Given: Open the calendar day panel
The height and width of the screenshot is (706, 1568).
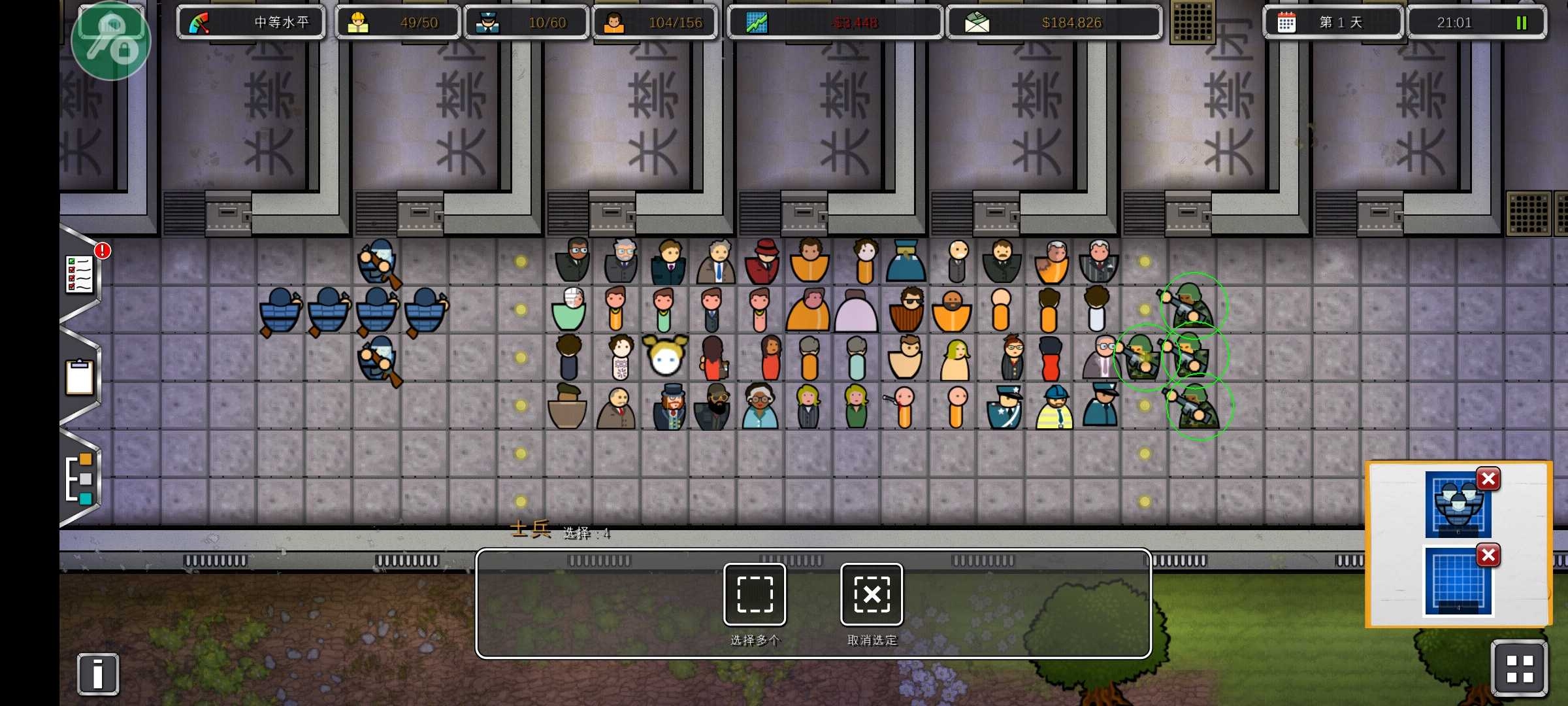Looking at the screenshot, I should pos(1333,23).
